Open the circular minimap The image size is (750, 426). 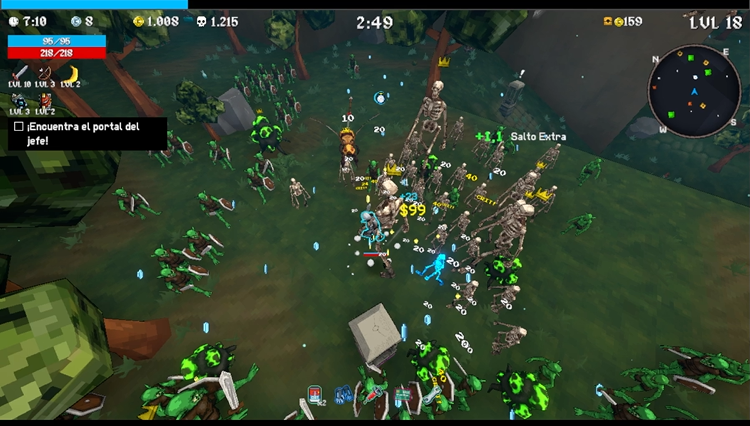pos(693,91)
